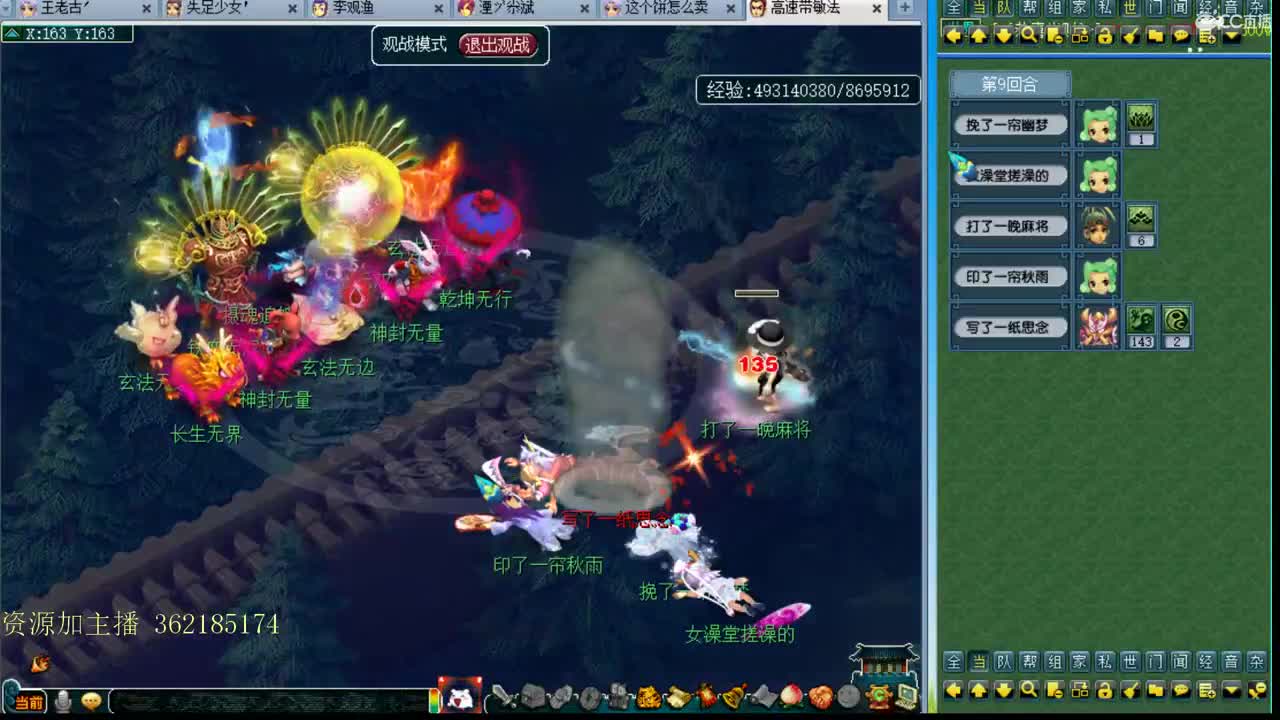Viewport: 1280px width, 720px height.
Task: Open the emoticon picker beside the microphone
Action: point(92,701)
